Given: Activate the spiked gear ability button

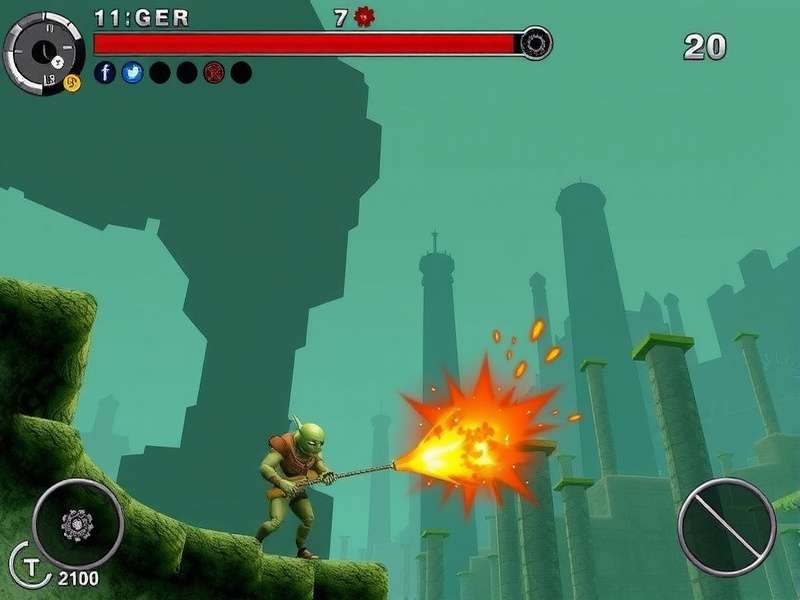Looking at the screenshot, I should click(x=77, y=524).
